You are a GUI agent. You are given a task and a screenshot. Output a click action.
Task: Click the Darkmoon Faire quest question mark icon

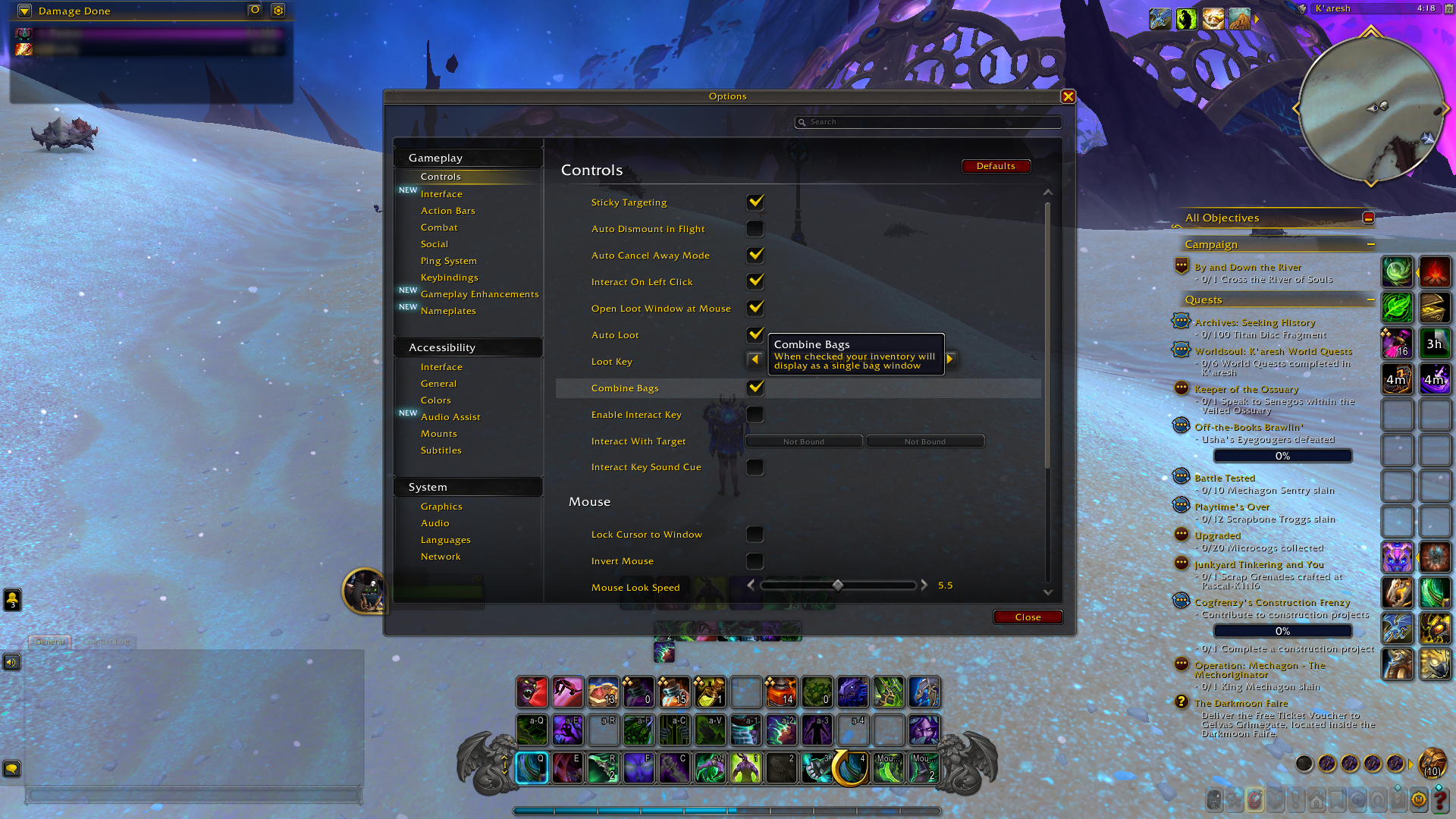(x=1181, y=702)
